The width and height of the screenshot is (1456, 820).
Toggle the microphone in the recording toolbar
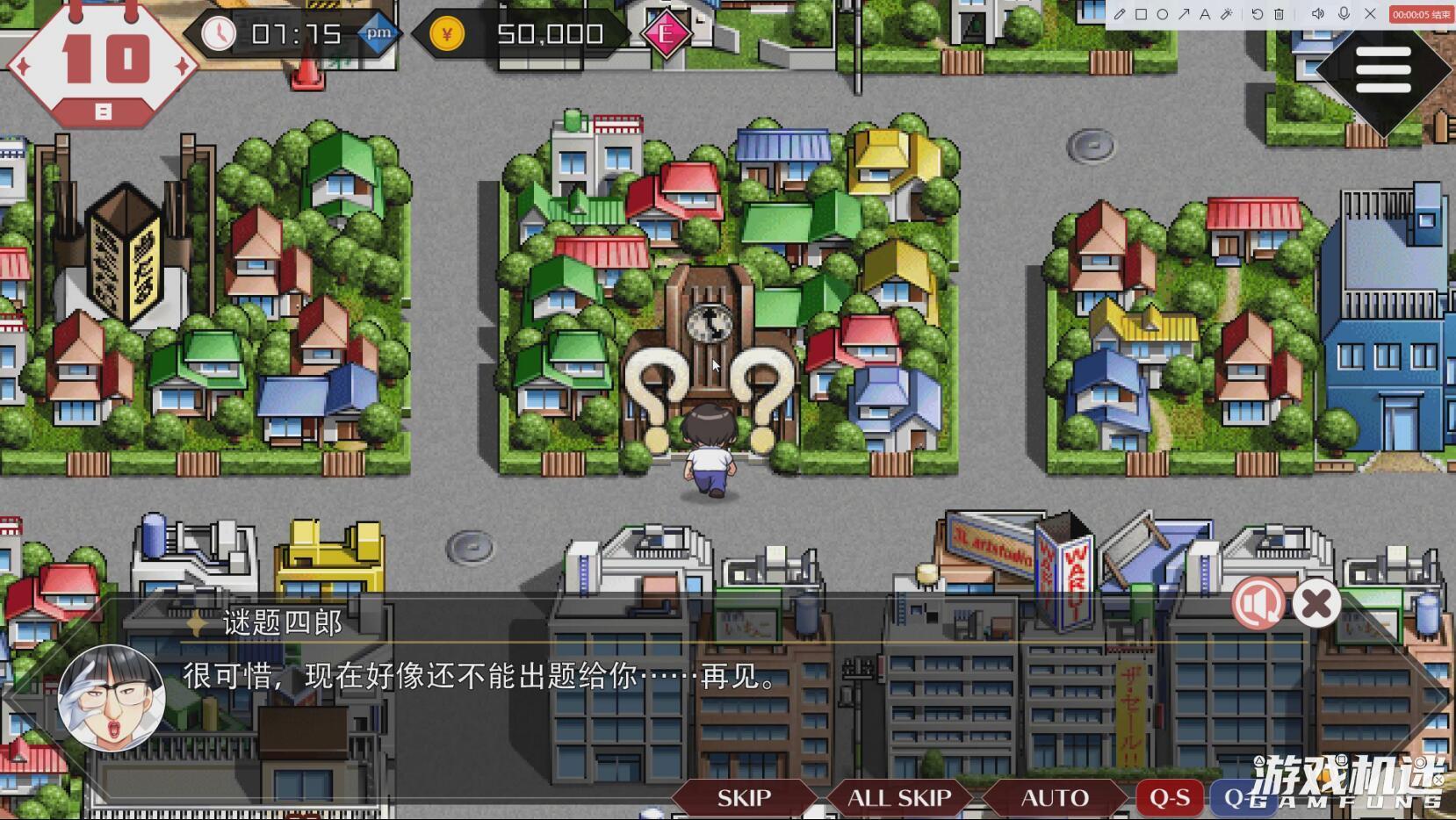pos(1344,14)
